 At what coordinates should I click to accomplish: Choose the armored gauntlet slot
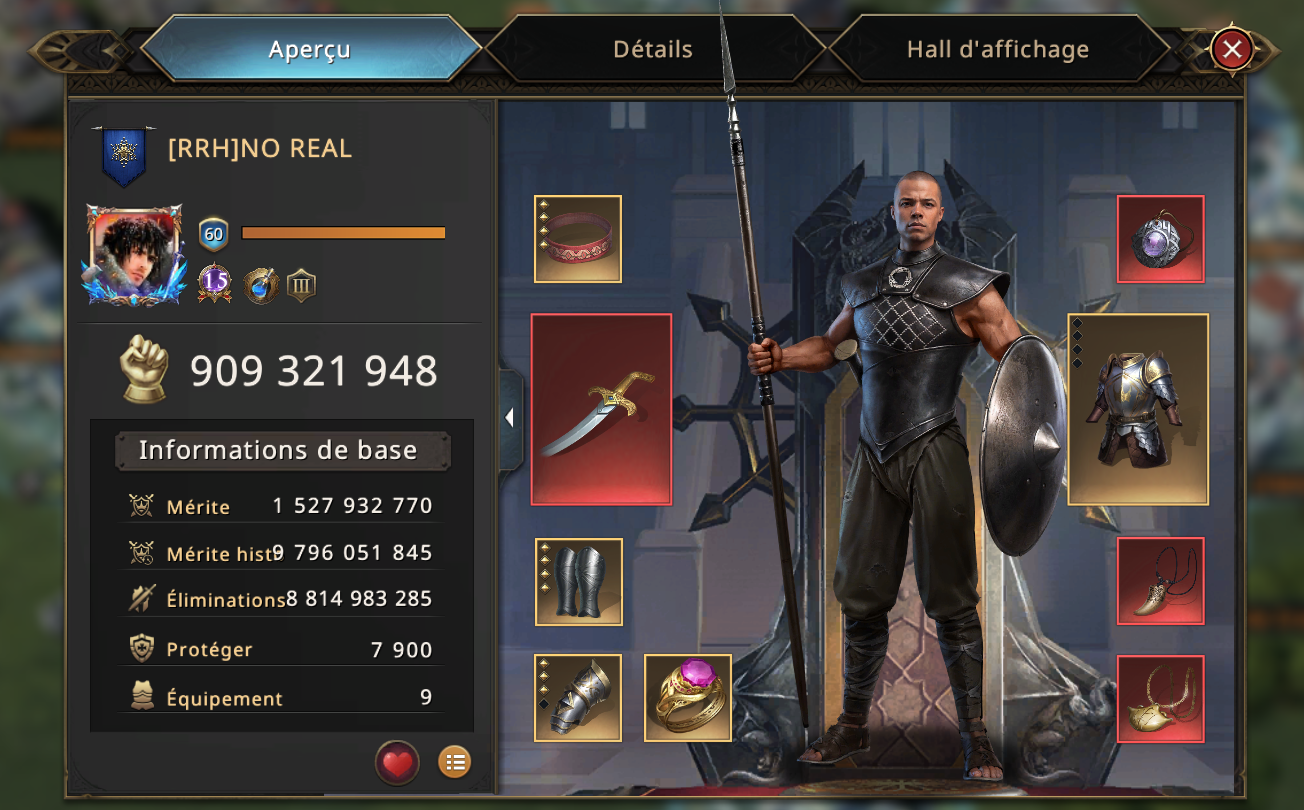(578, 697)
